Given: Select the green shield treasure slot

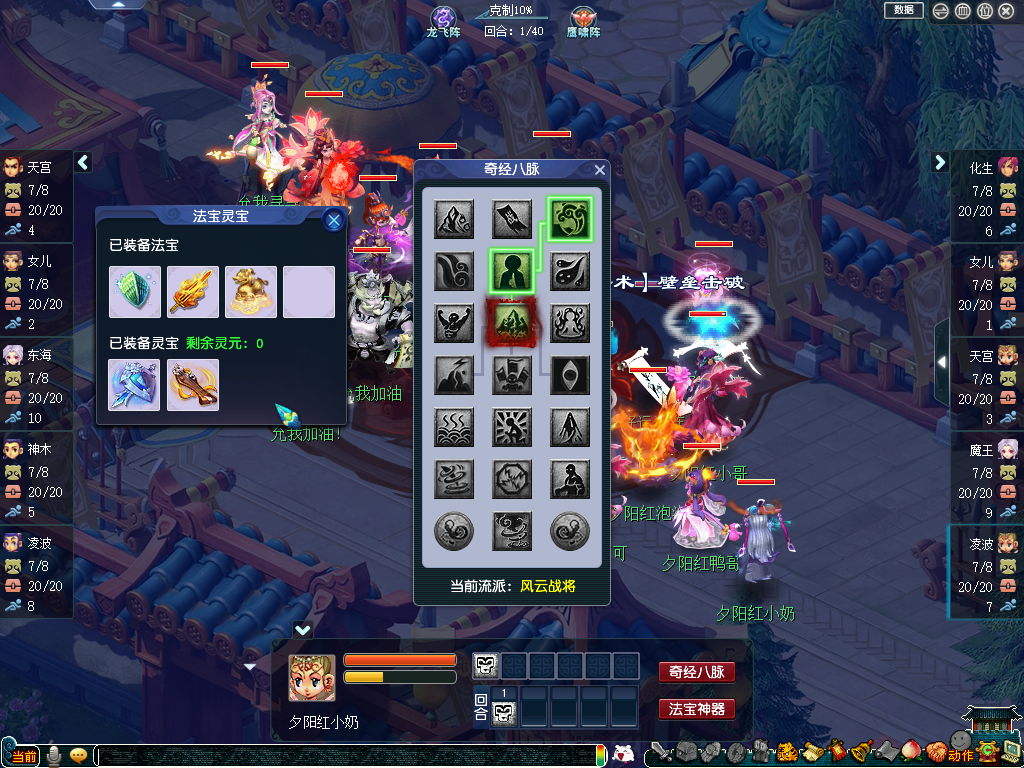Looking at the screenshot, I should [135, 291].
